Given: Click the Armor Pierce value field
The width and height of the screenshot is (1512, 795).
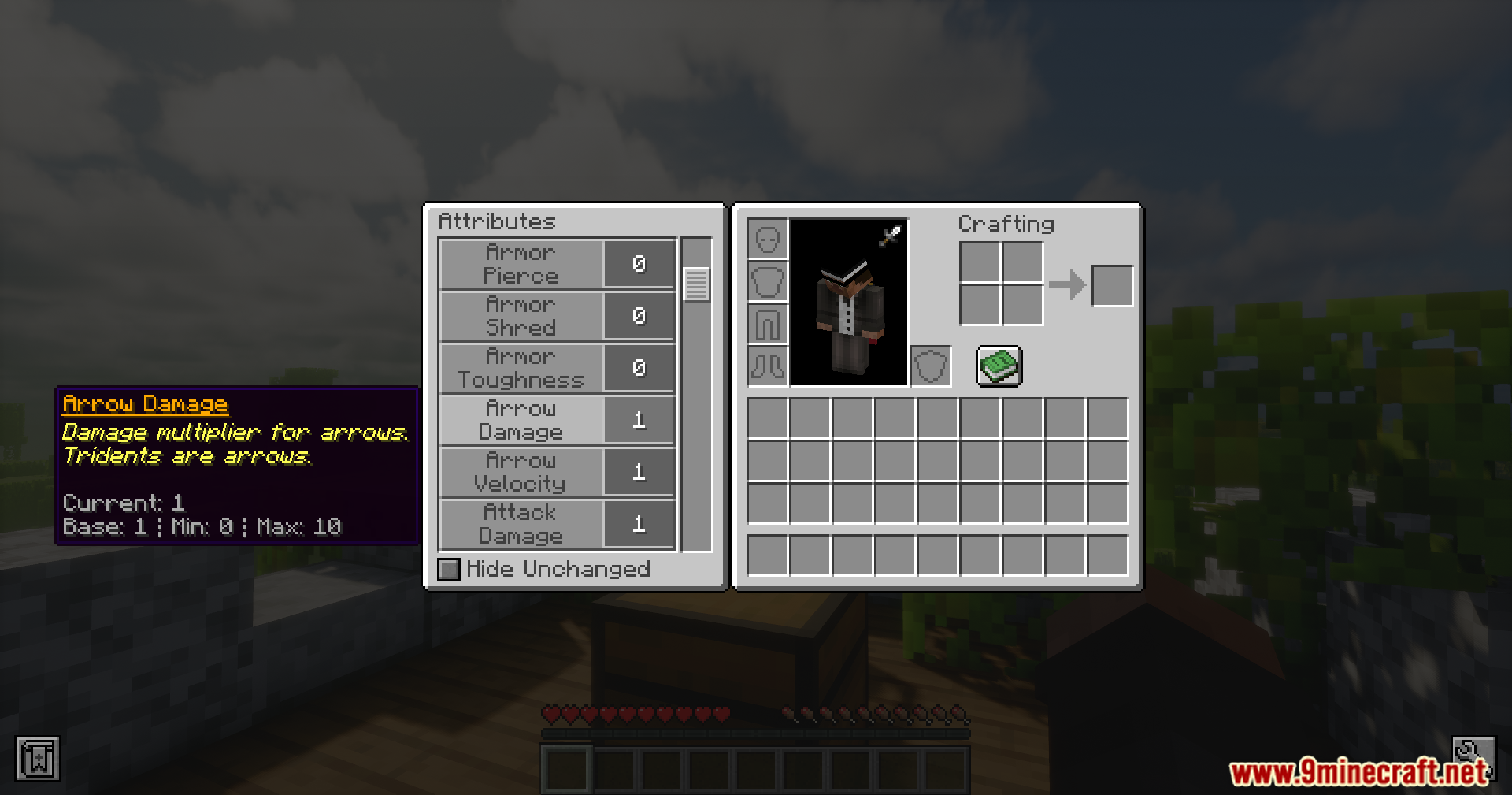Looking at the screenshot, I should (639, 263).
